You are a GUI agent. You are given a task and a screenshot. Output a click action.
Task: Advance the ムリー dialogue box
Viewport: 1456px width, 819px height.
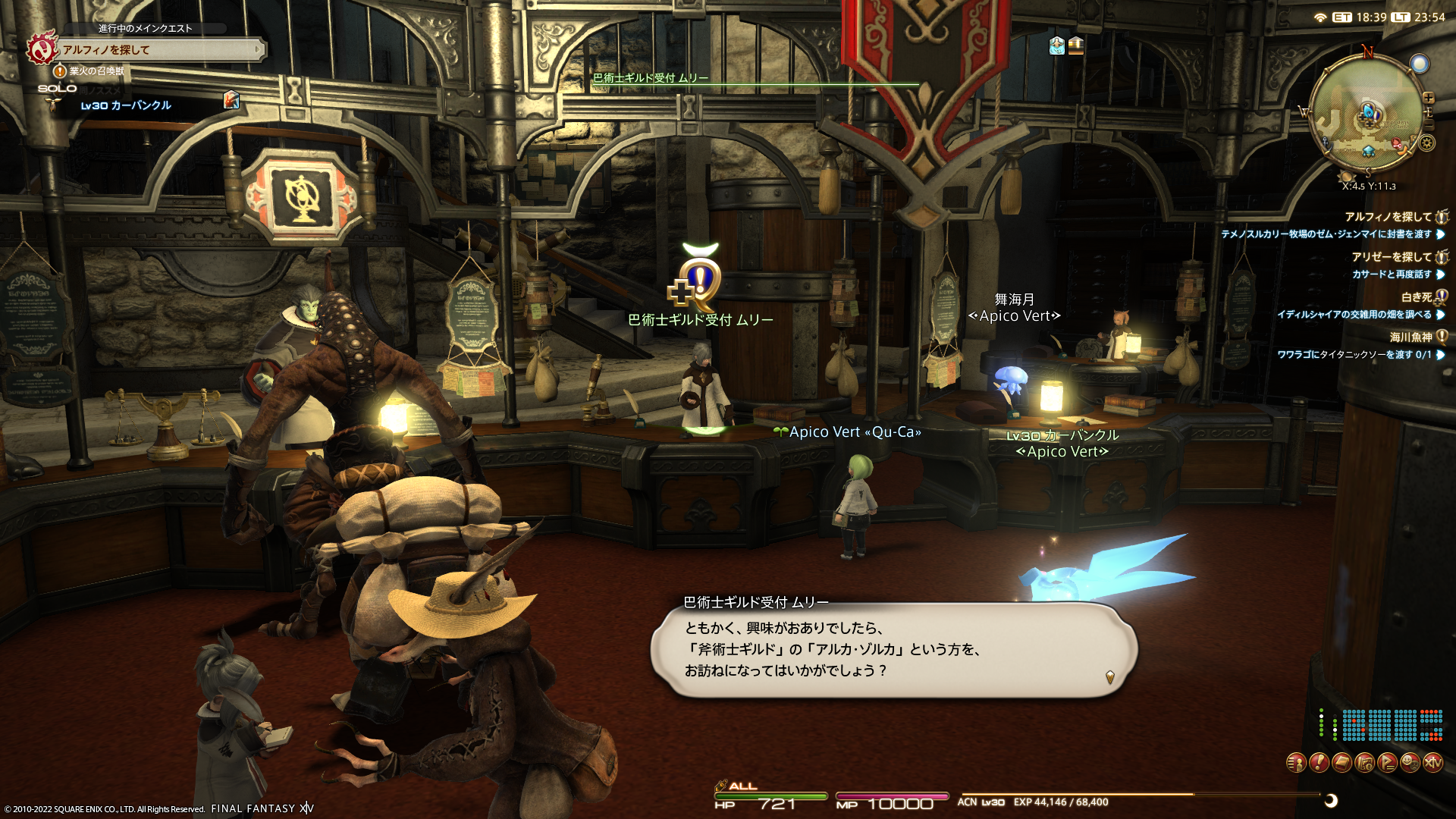893,650
